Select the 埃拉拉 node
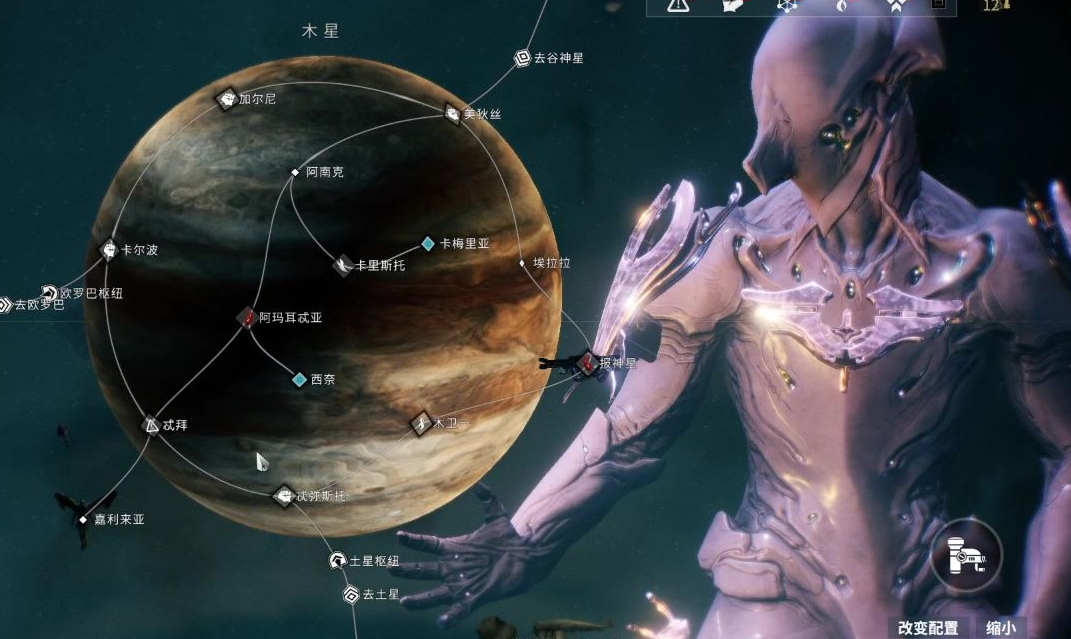Viewport: 1071px width, 639px height. 522,263
